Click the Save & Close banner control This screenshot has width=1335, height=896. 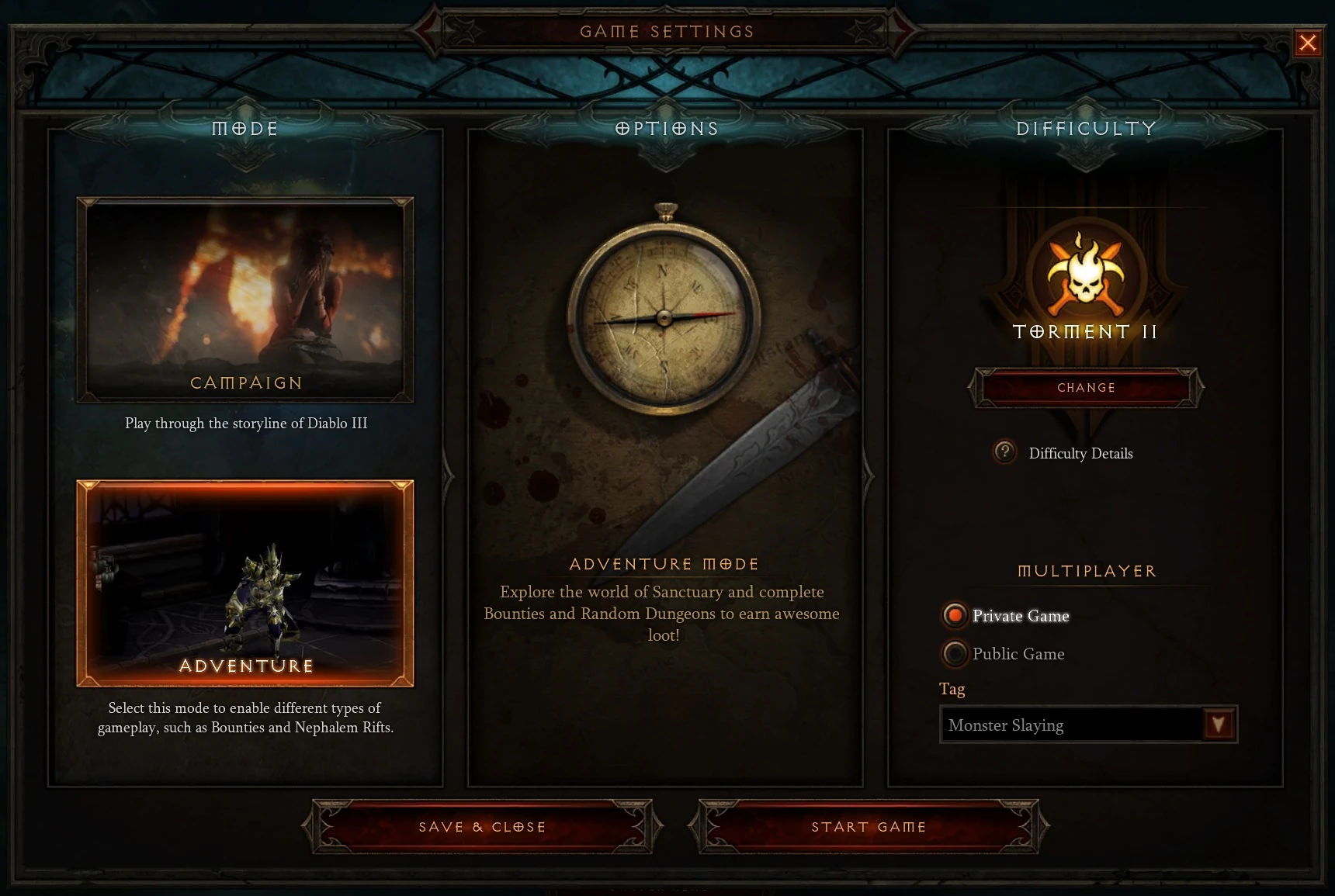pos(481,827)
